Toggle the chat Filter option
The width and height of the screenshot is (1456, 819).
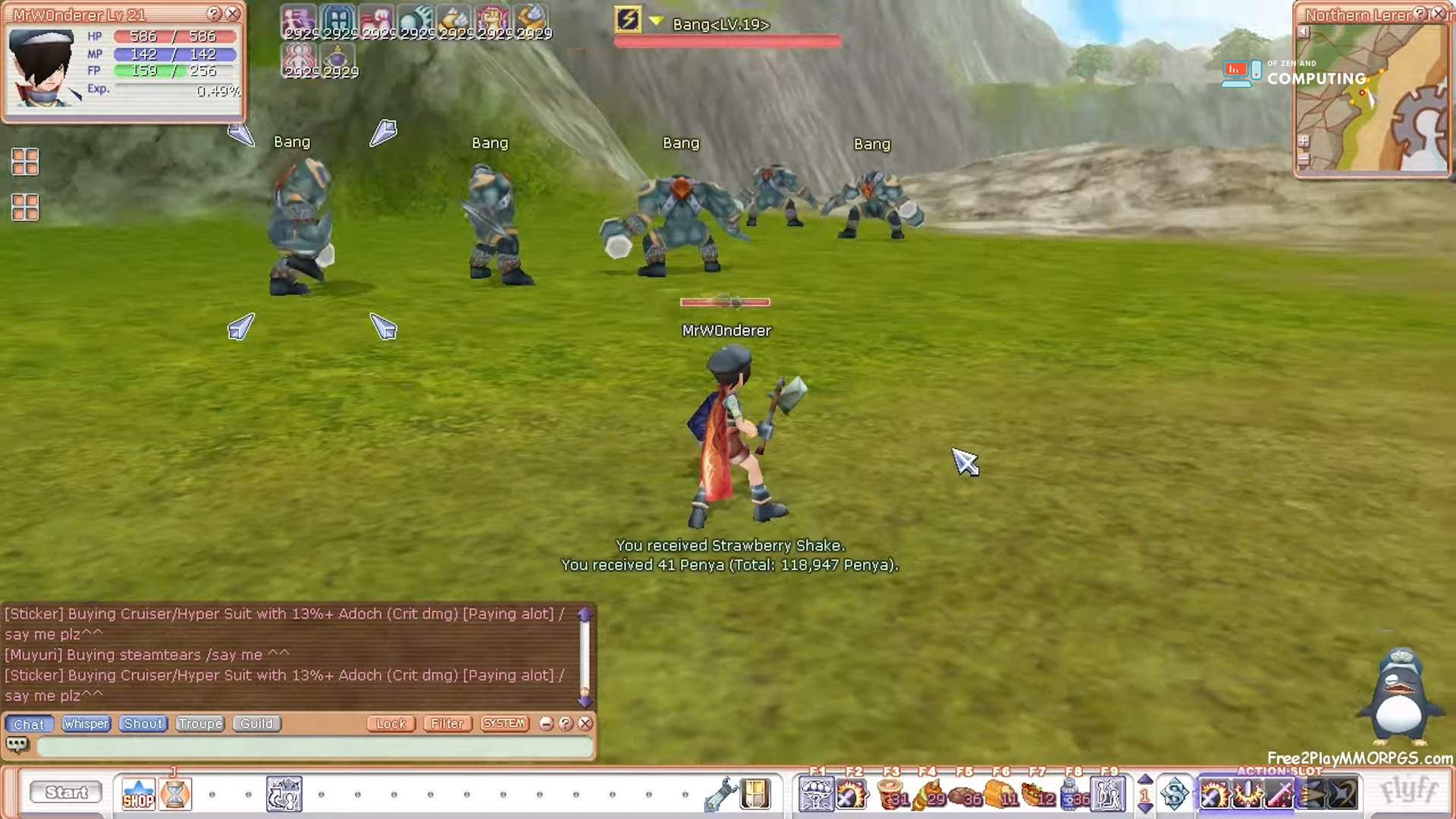447,723
